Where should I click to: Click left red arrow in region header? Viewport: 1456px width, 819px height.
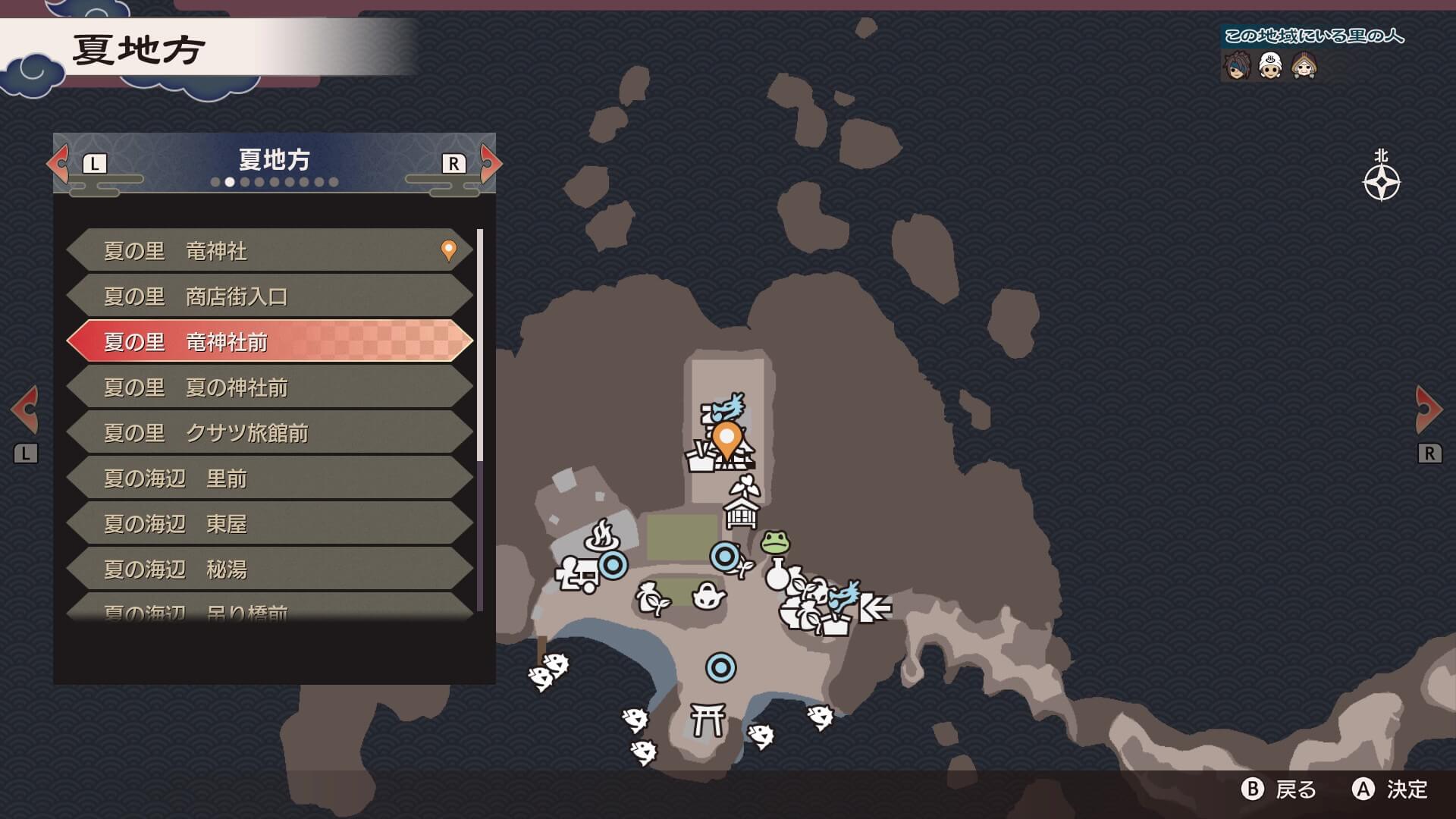click(x=58, y=163)
